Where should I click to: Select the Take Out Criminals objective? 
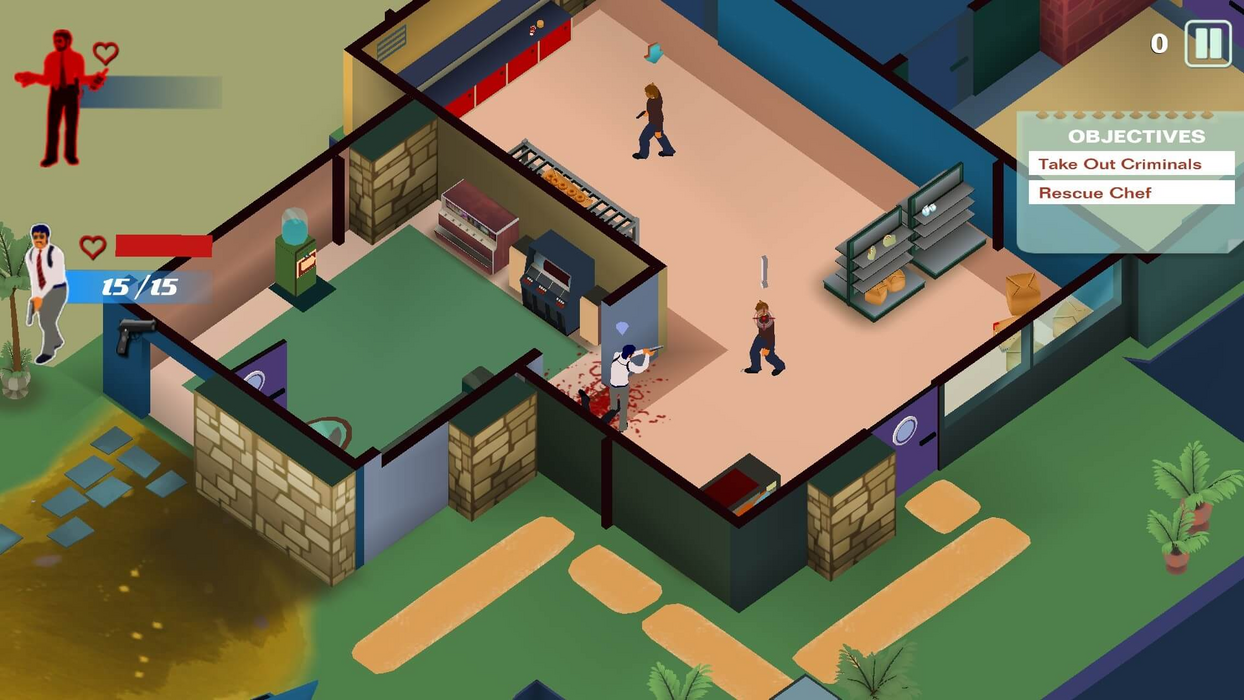point(1130,164)
